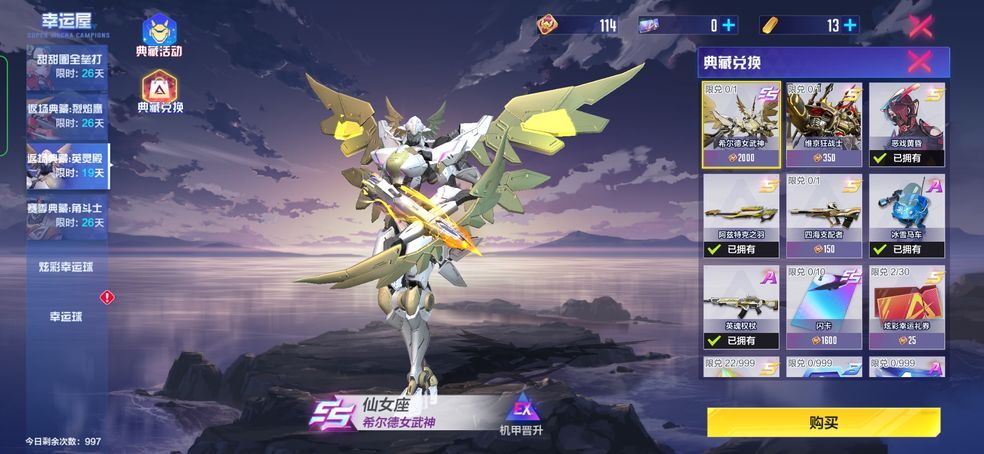Open the 典藏活动 event icon
This screenshot has height=454, width=984.
click(x=159, y=35)
